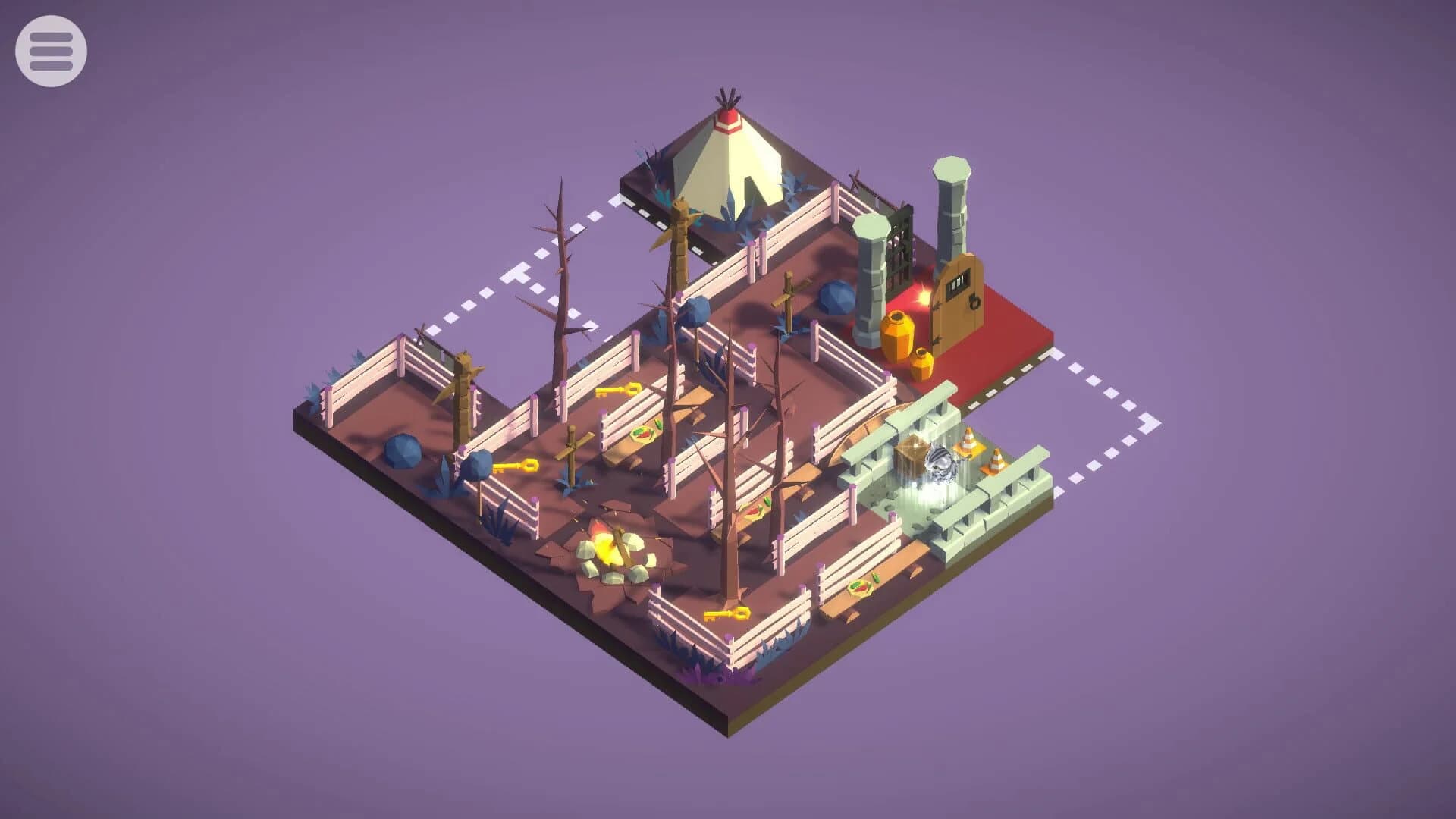Collect the key beside the bottom fence
Viewport: 1456px width, 819px height.
pos(726,614)
